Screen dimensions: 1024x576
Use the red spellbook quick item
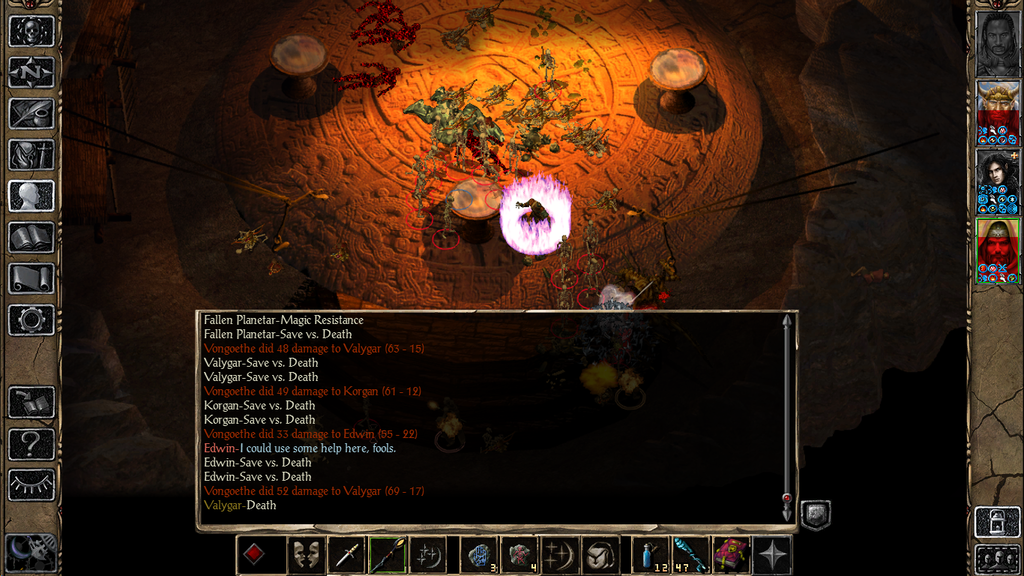click(731, 555)
